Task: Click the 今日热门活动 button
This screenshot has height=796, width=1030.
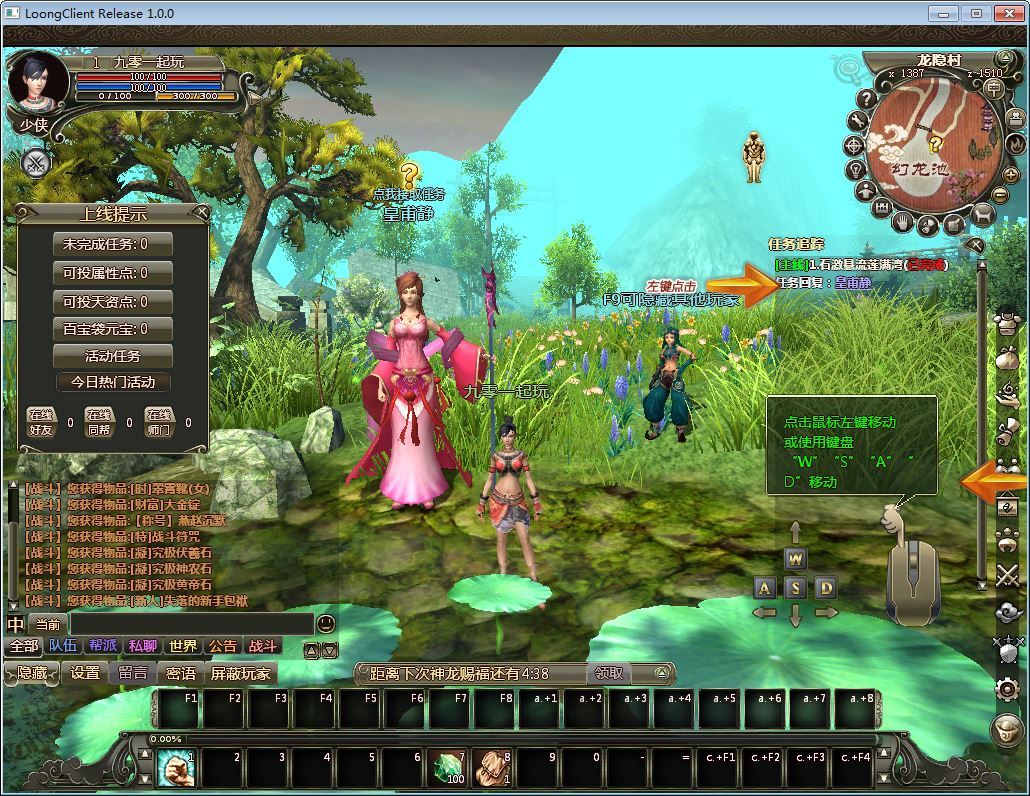Action: coord(113,382)
